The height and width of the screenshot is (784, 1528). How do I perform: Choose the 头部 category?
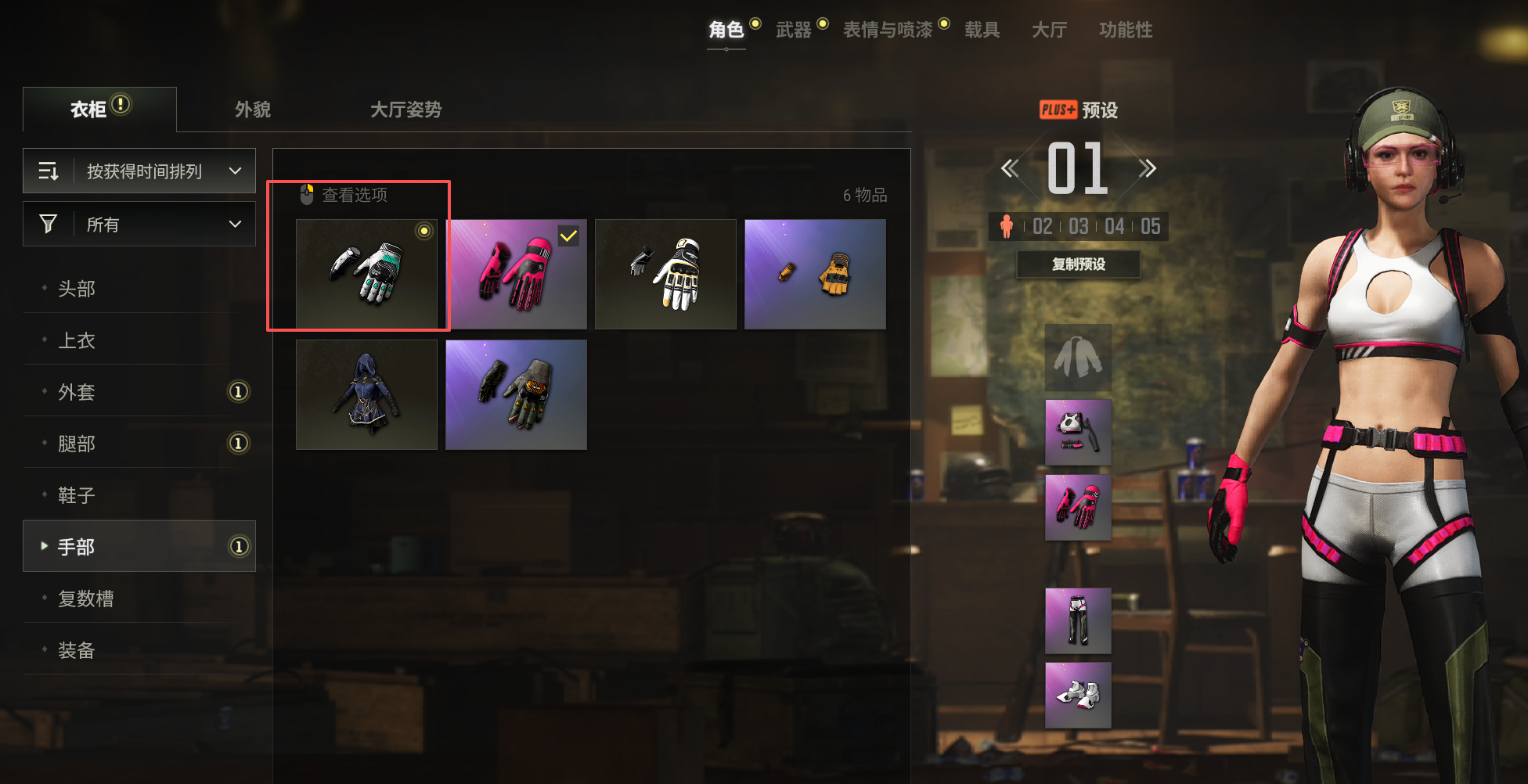[77, 289]
